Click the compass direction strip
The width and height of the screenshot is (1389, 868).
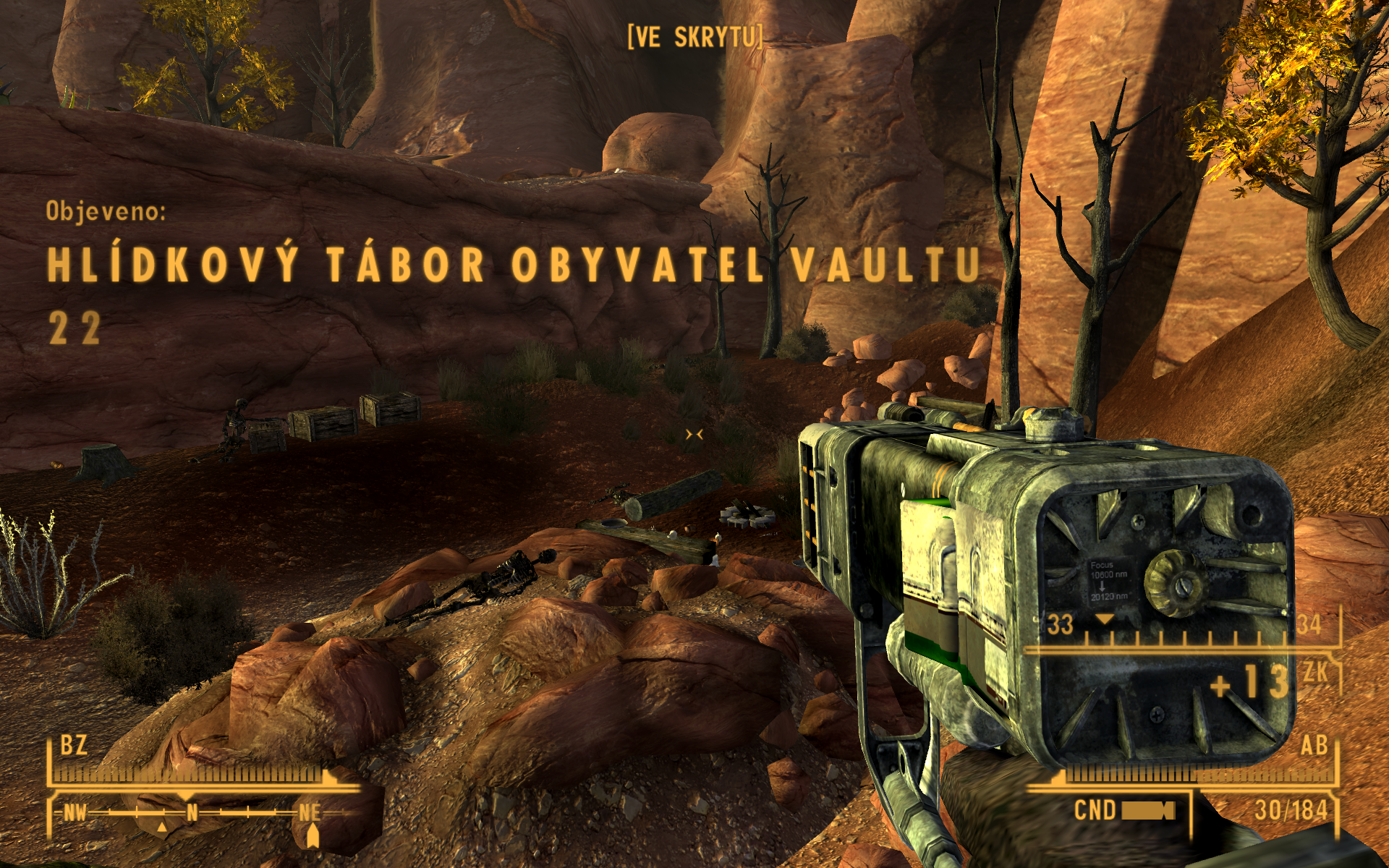click(x=192, y=813)
